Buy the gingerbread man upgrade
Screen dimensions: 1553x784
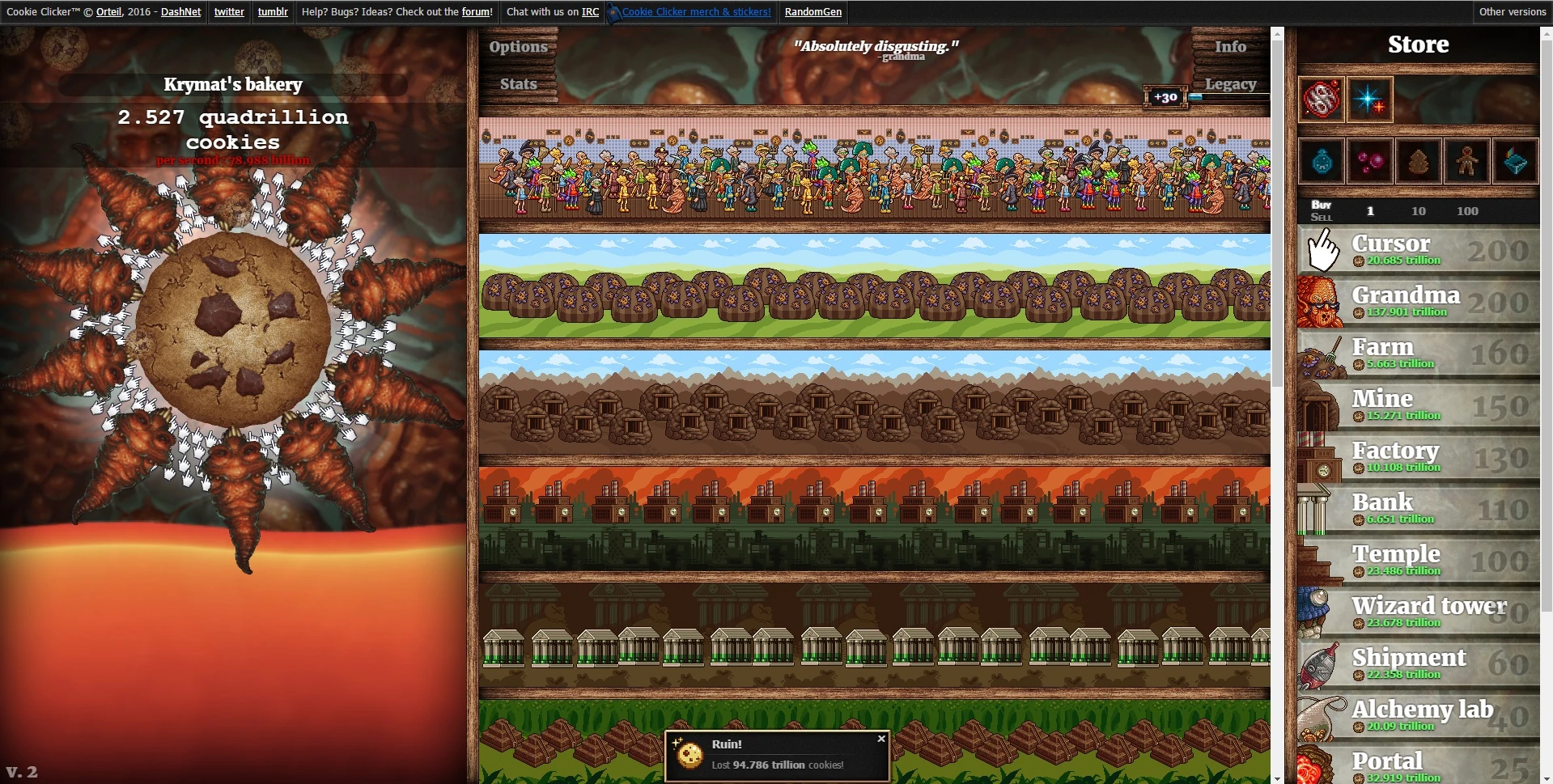pos(1466,161)
